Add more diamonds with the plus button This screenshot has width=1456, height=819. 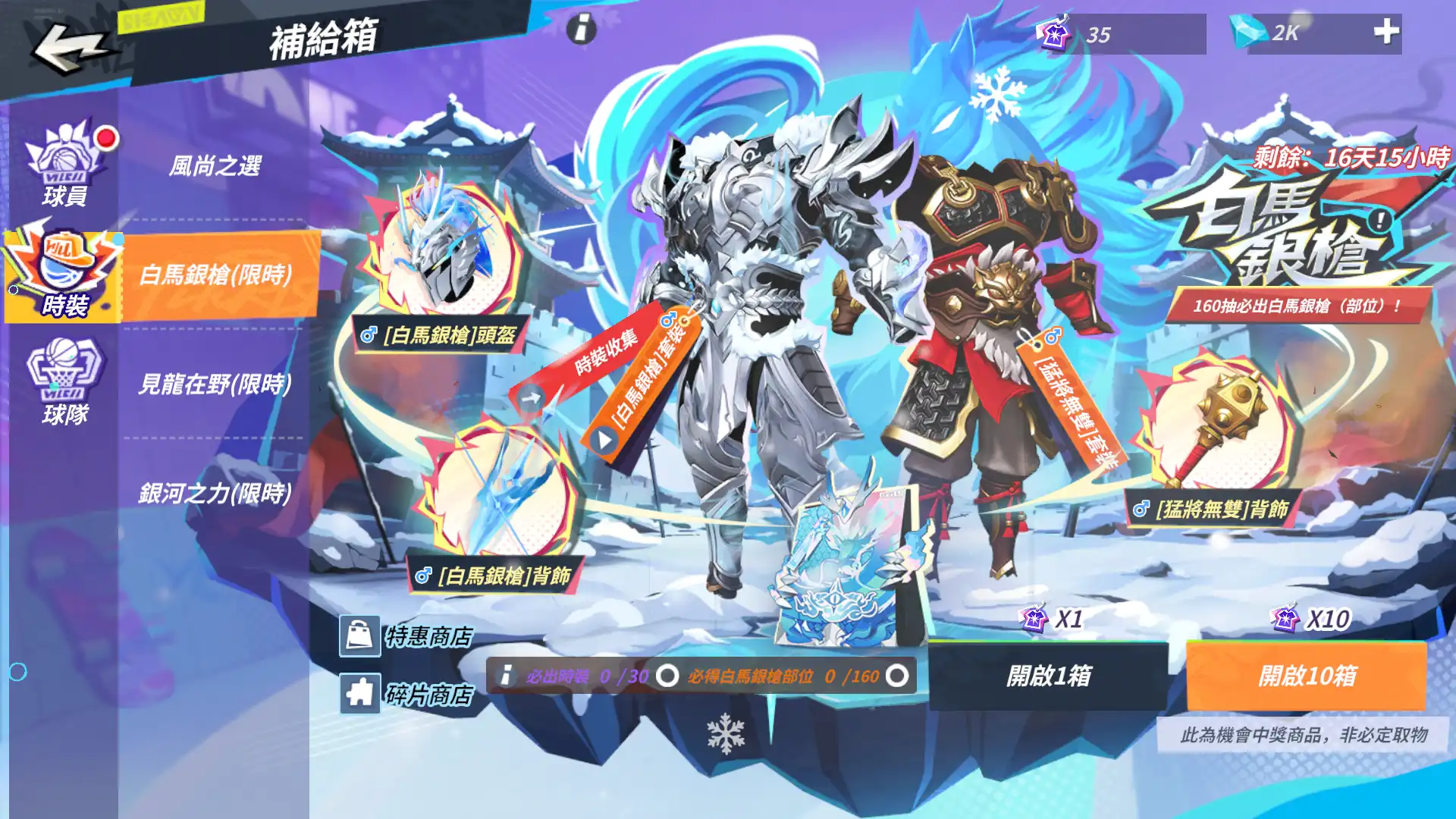[1386, 32]
